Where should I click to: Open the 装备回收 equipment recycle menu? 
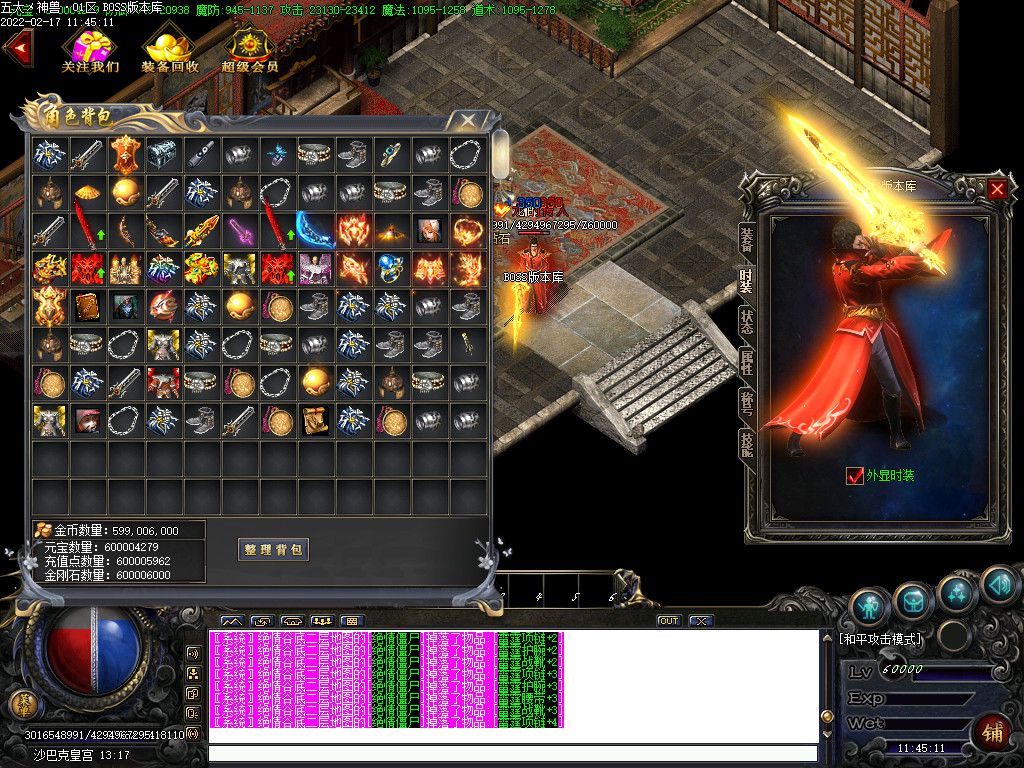click(x=169, y=49)
